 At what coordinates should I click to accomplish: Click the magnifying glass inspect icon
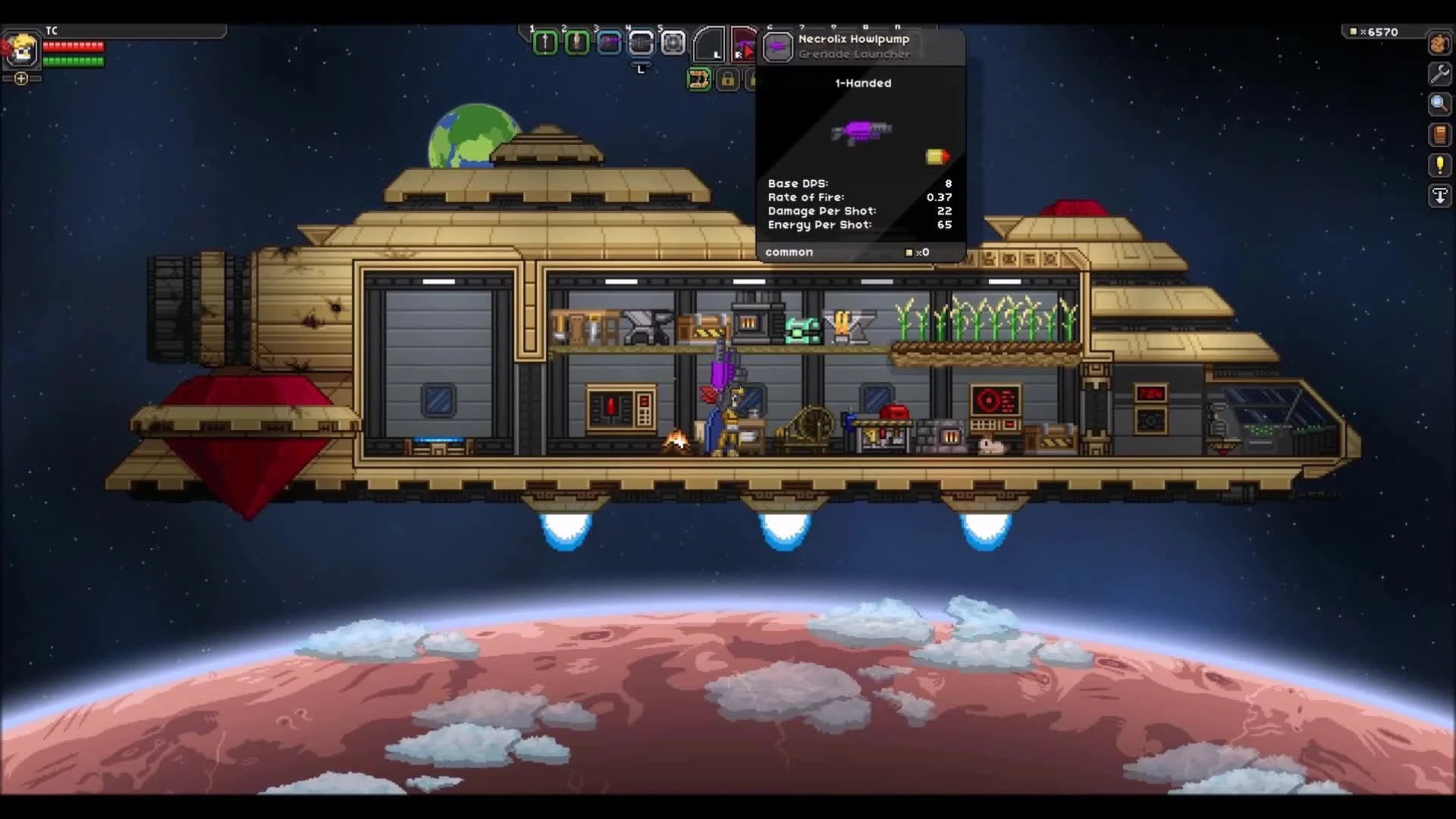1439,105
